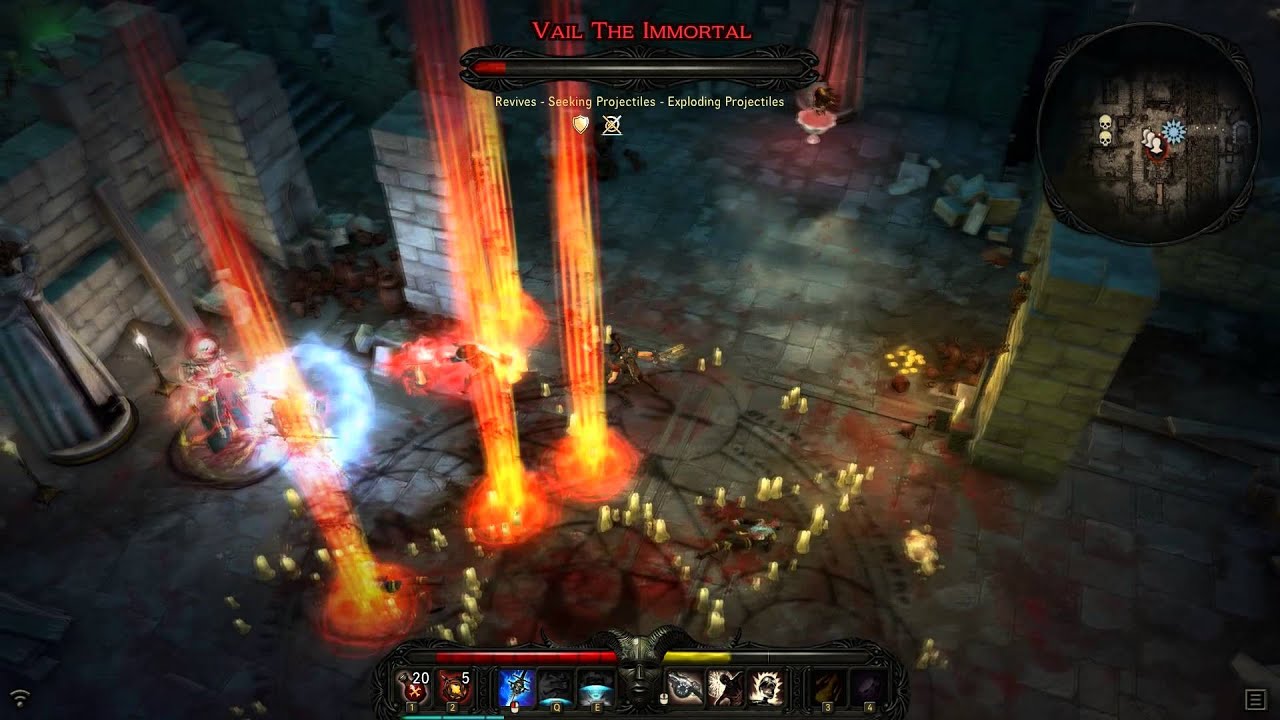Image resolution: width=1280 pixels, height=720 pixels.
Task: Click the boss name Vail The Immortal
Action: point(639,30)
